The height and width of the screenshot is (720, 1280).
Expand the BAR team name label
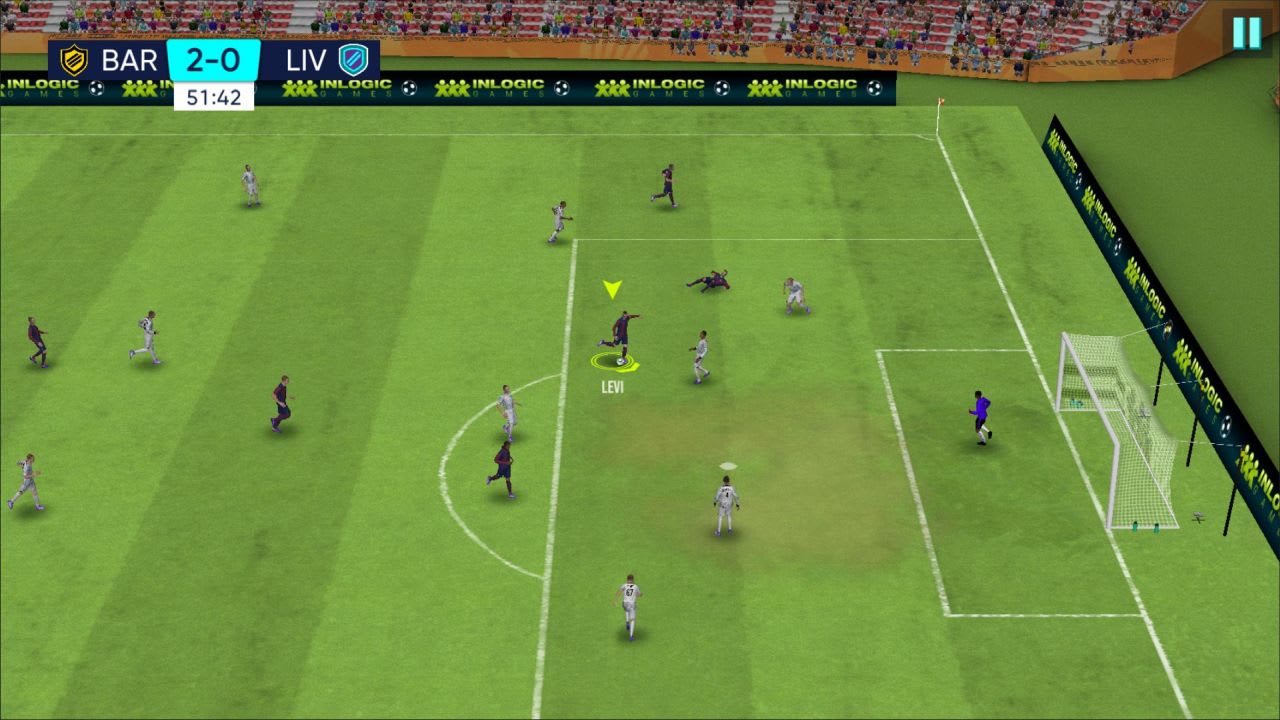click(x=128, y=60)
